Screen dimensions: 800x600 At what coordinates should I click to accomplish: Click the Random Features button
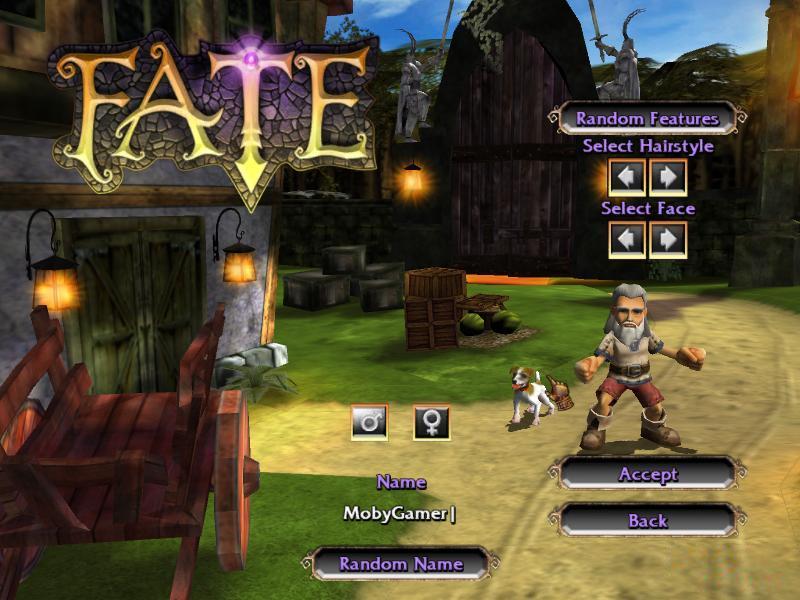[x=647, y=119]
